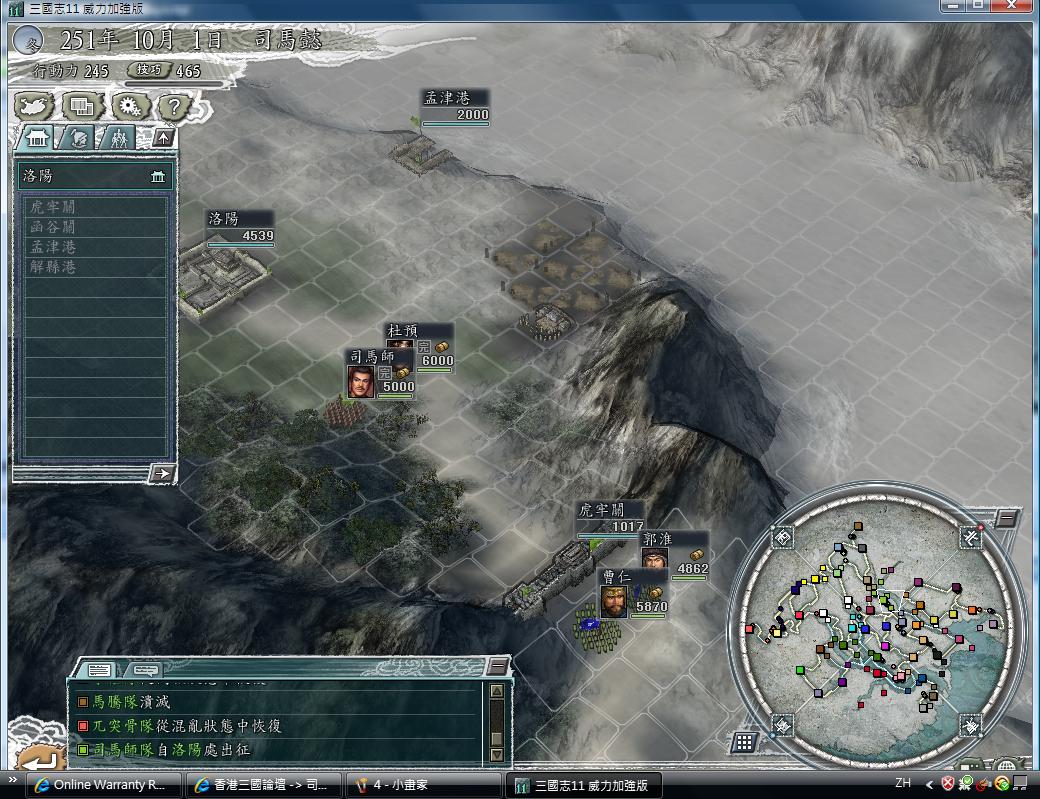The height and width of the screenshot is (799, 1040).
Task: Minimize the minimap with its dash button
Action: coord(1006,517)
